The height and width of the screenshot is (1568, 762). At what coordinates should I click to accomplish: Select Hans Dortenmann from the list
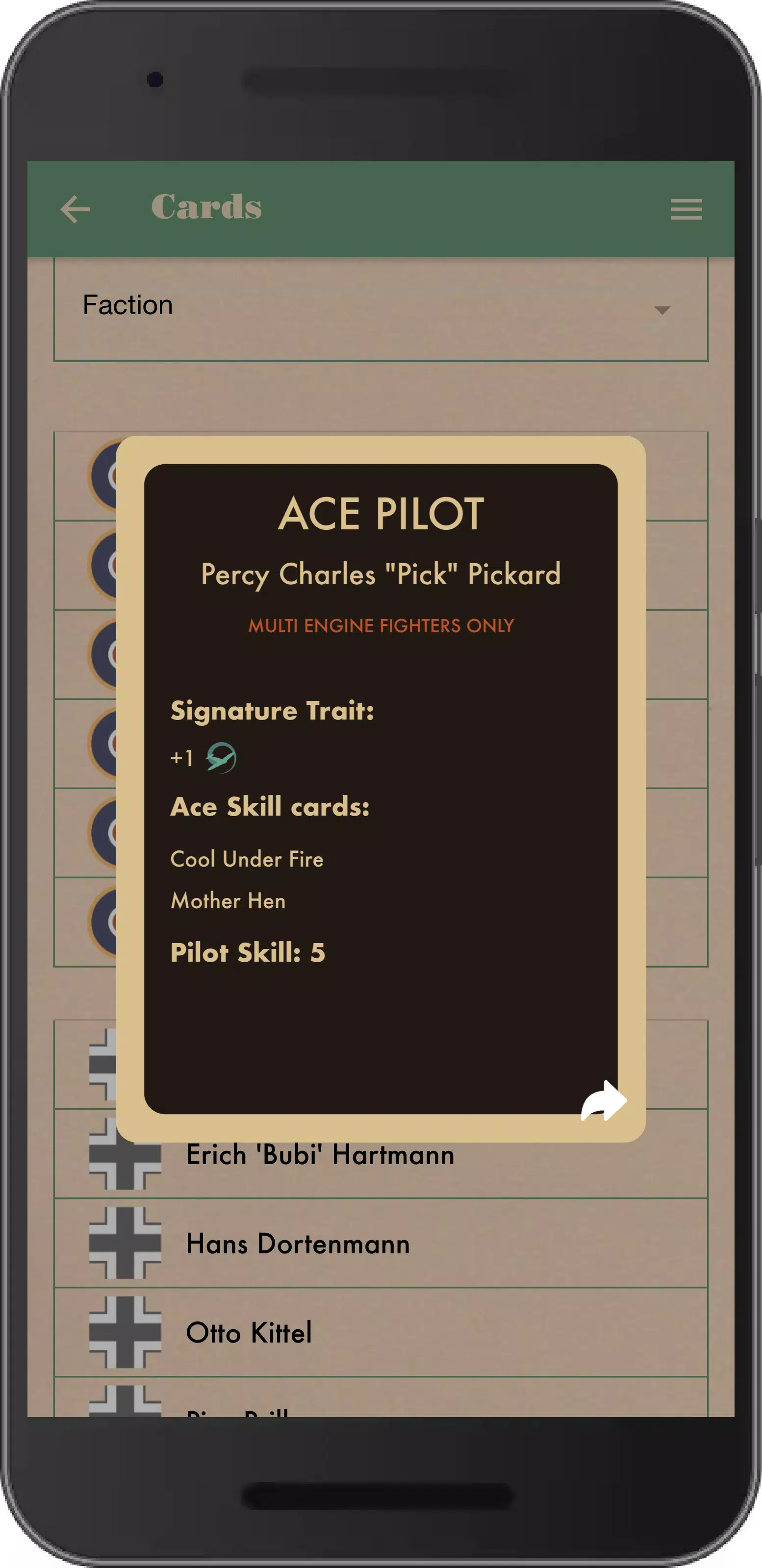click(298, 1244)
